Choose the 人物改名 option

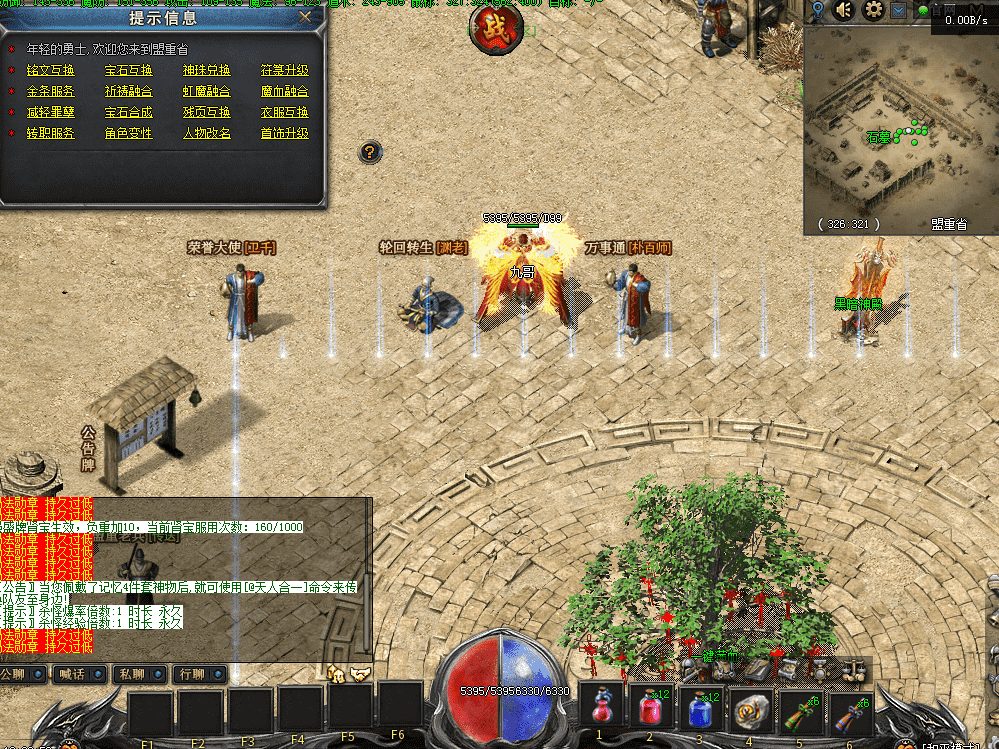click(x=206, y=134)
